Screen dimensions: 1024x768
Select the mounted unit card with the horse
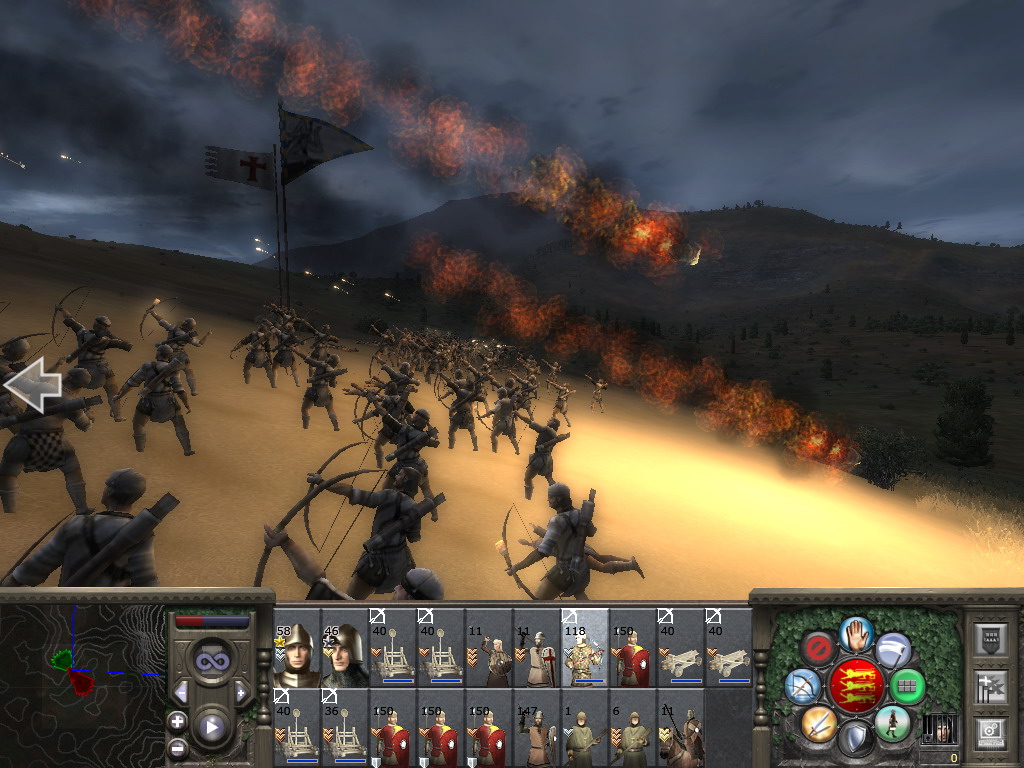pos(681,727)
